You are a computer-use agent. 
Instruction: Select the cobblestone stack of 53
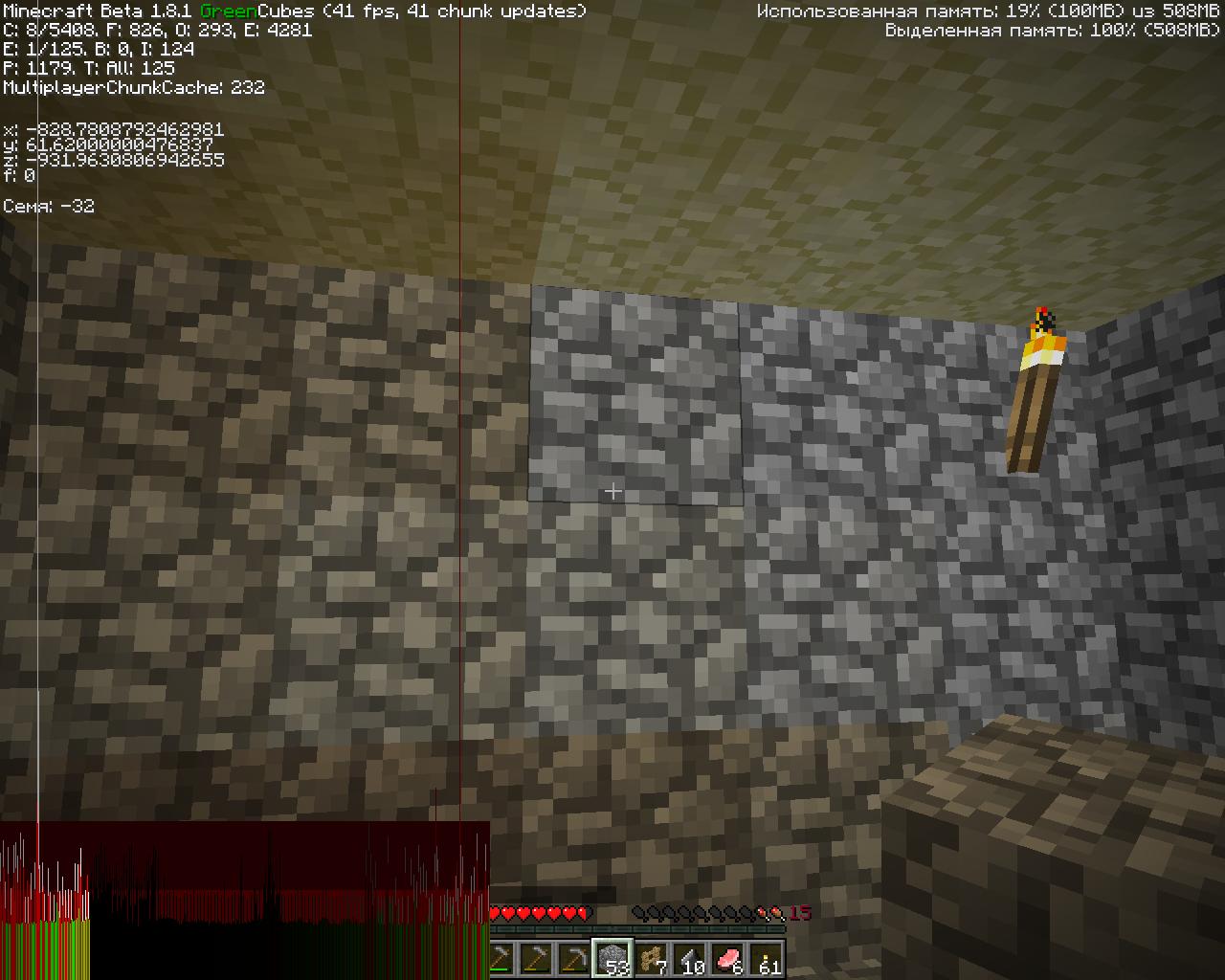pos(612,958)
